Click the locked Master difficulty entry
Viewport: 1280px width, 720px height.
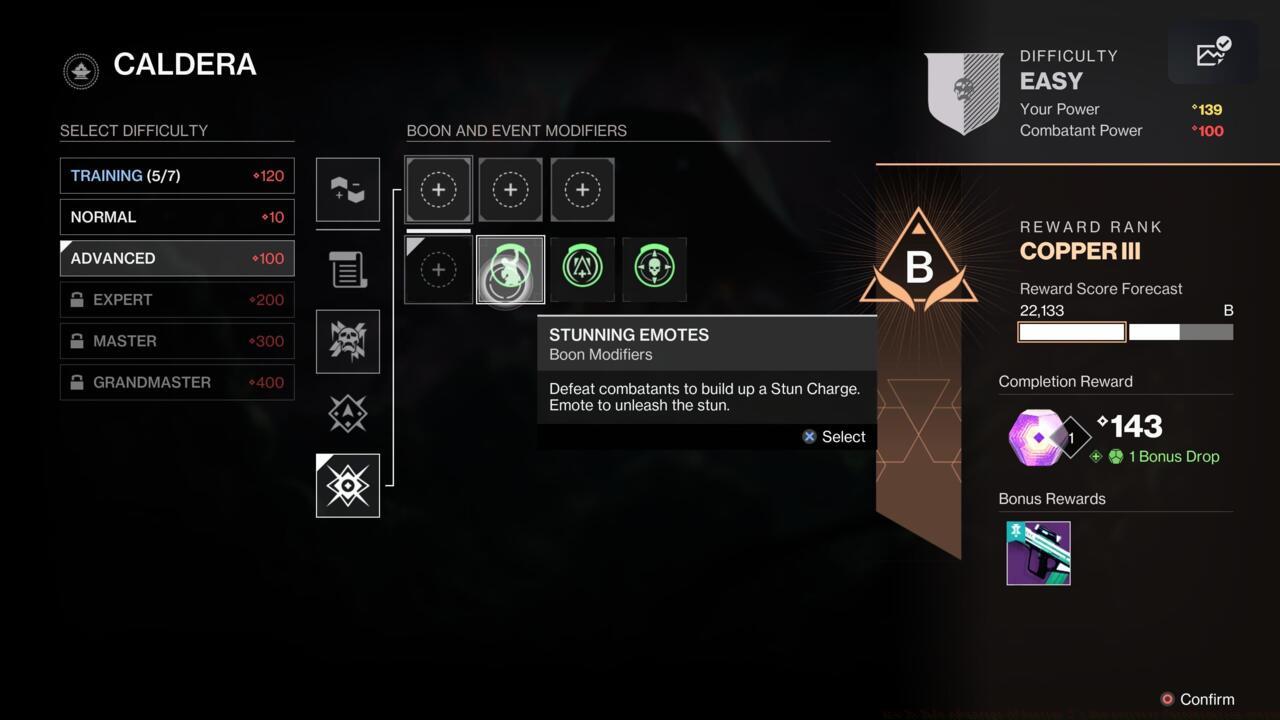click(177, 341)
